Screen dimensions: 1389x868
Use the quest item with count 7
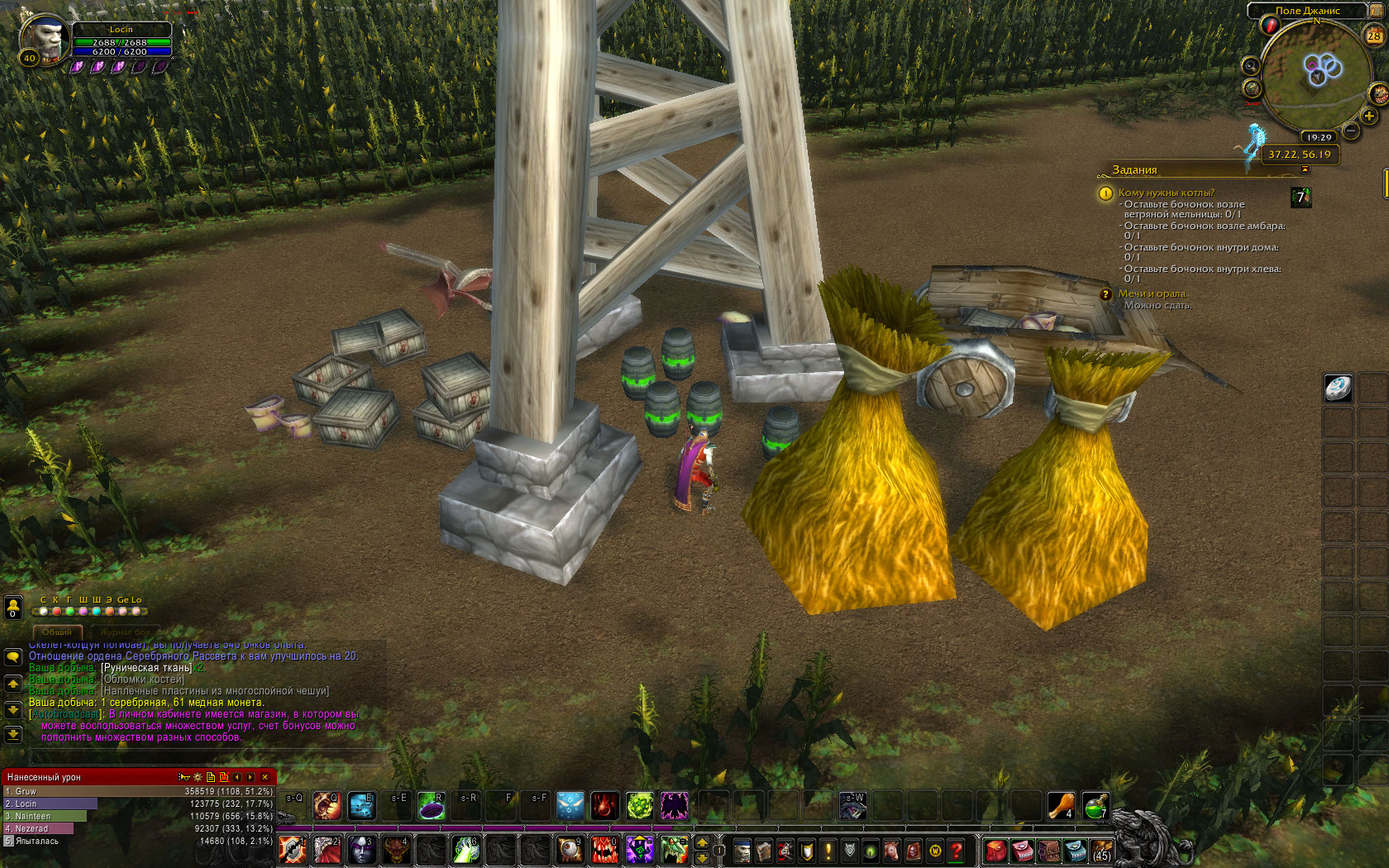(1301, 197)
